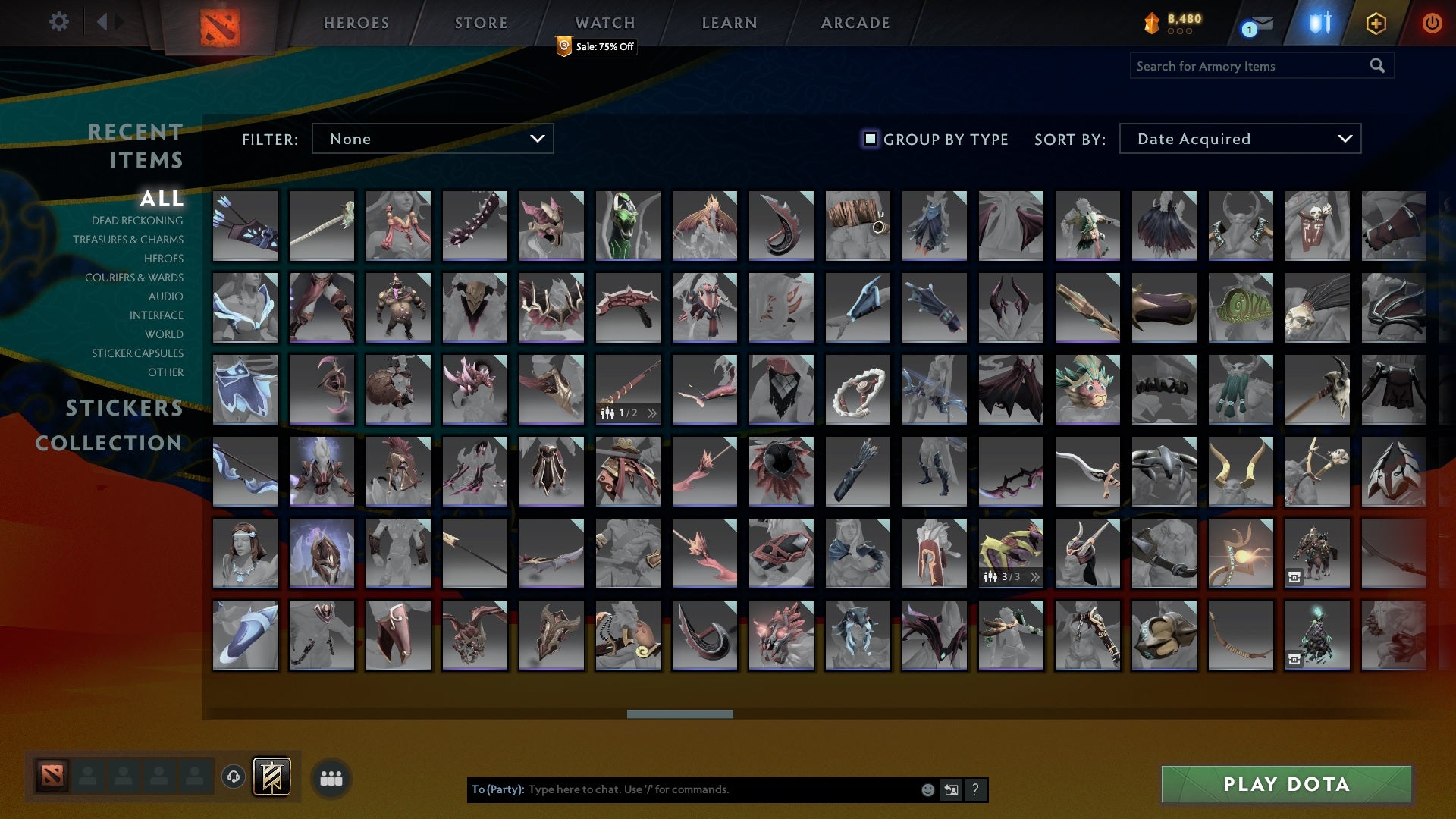Open the friends list people icon
This screenshot has width=1456, height=819.
pos(330,777)
